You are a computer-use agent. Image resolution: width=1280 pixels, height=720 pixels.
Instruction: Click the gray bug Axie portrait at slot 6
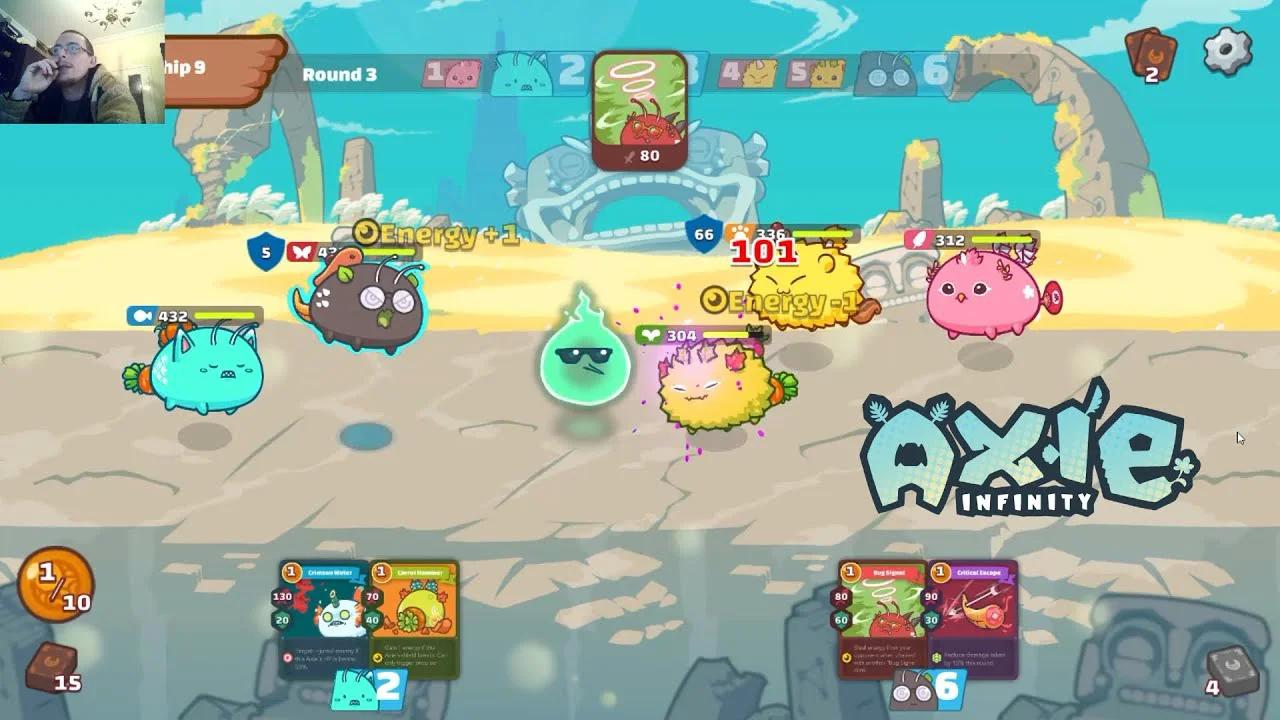click(886, 72)
